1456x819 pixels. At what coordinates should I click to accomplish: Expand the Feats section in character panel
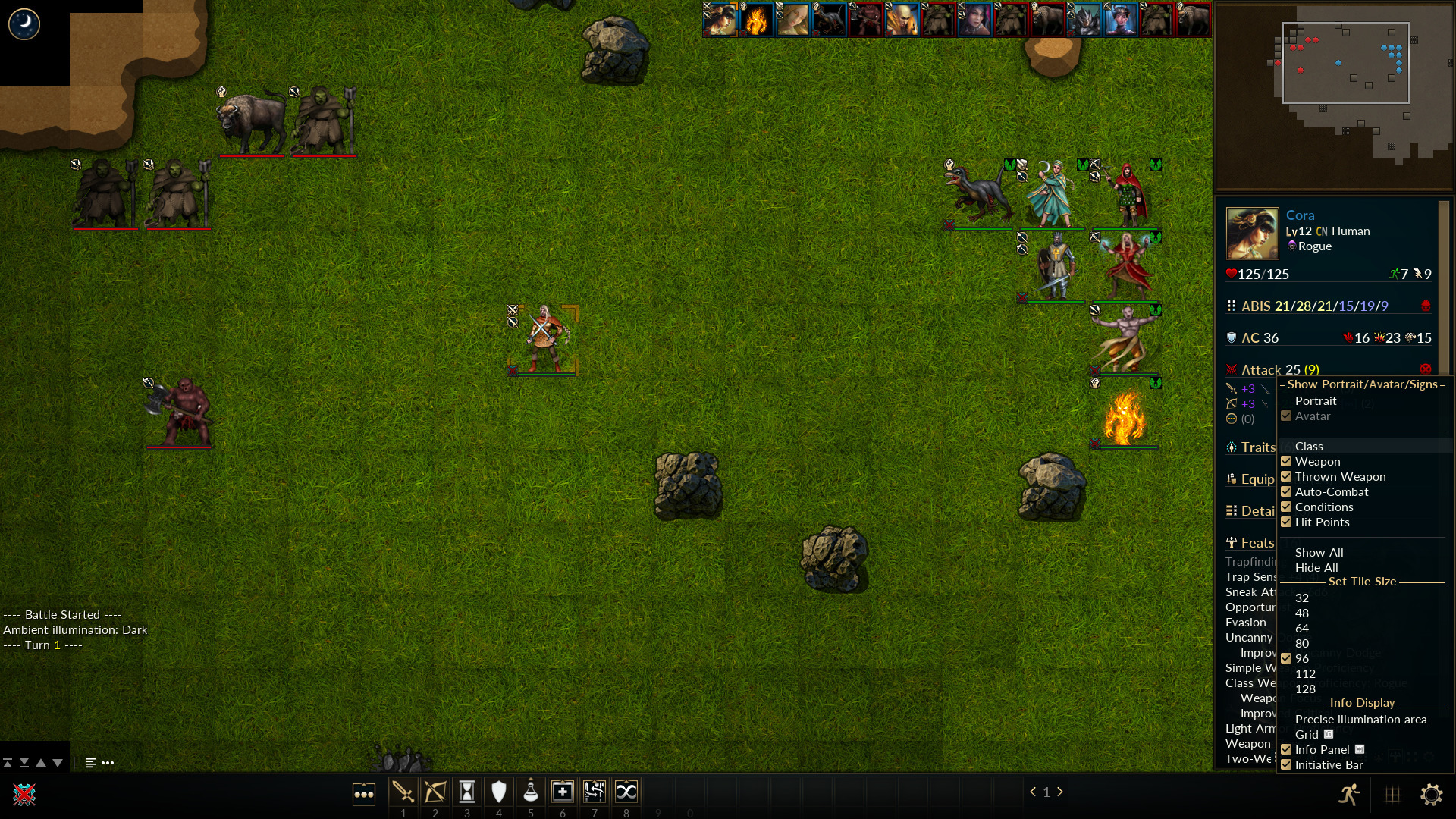coord(1252,542)
